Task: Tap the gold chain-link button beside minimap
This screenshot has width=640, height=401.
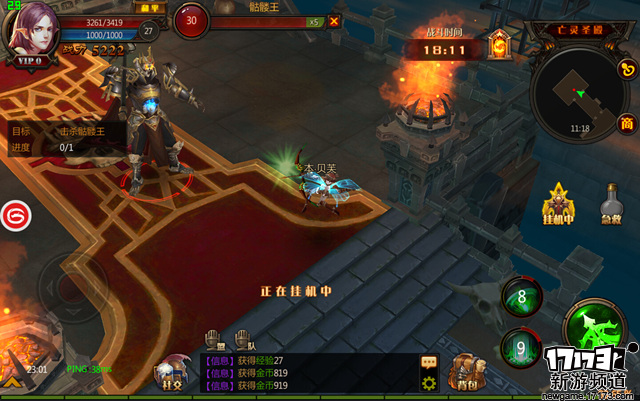Action: coord(628,70)
